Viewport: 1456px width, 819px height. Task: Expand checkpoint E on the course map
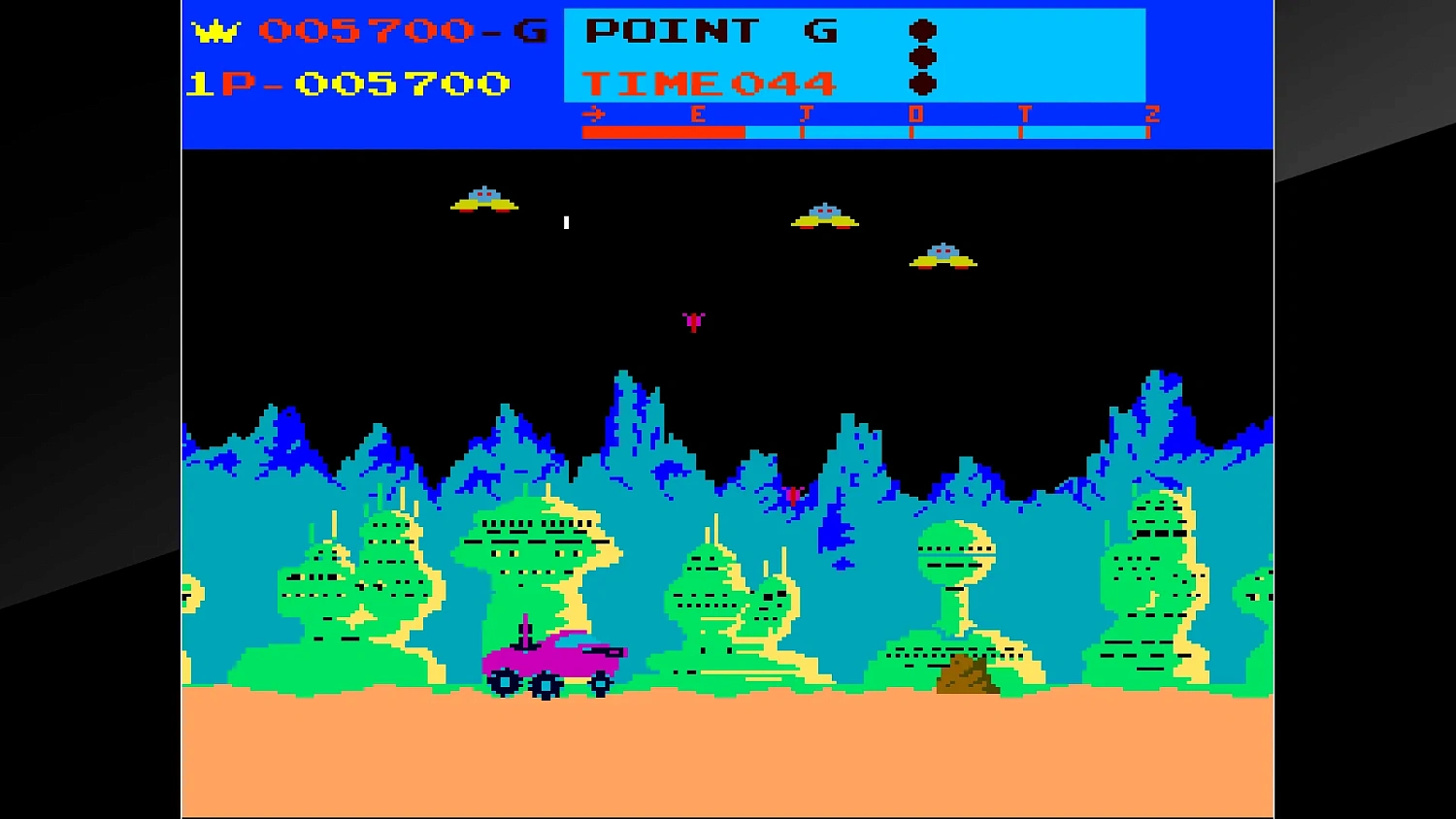coord(697,114)
